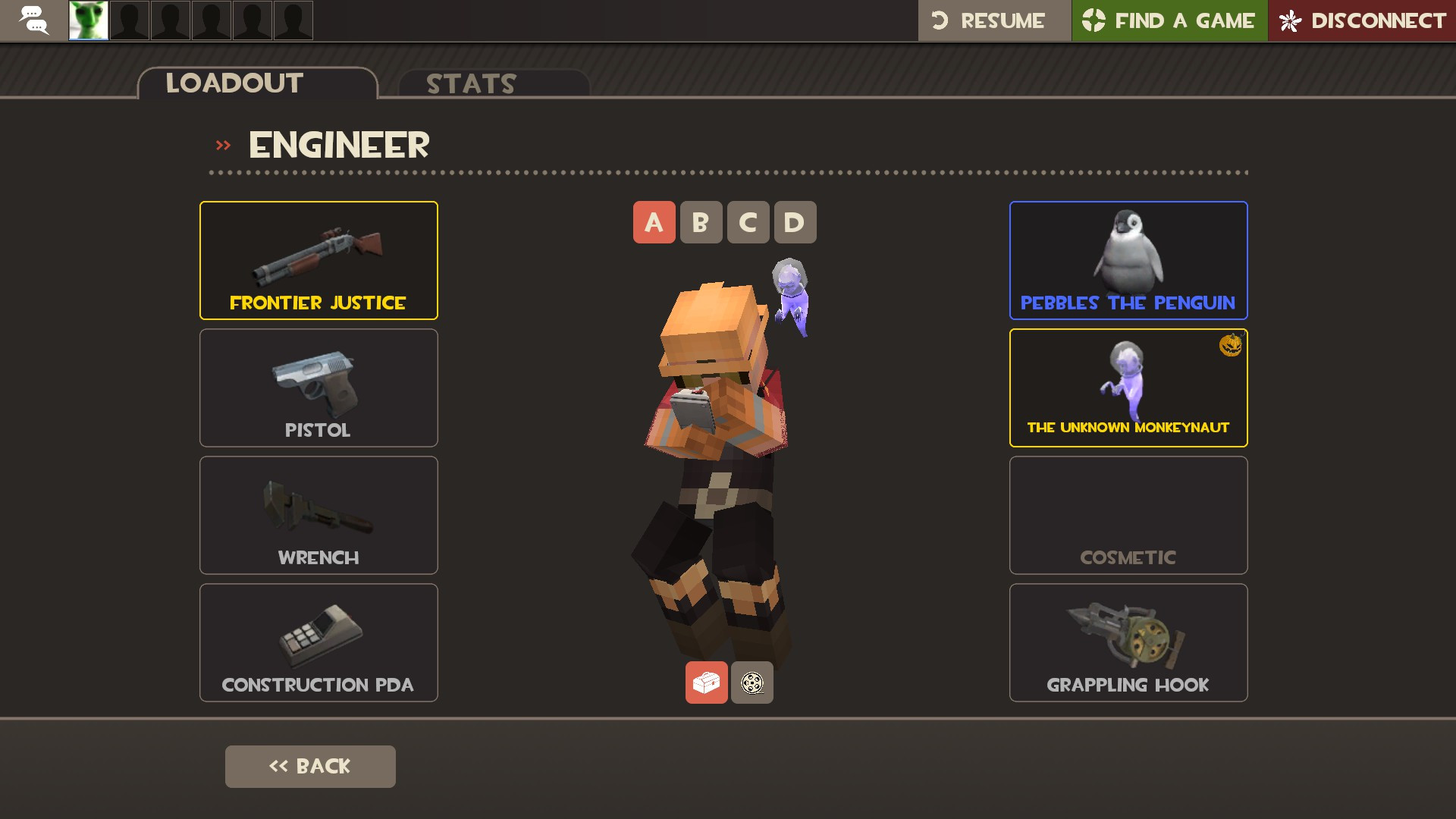Click the chat bubble icon
Image resolution: width=1456 pixels, height=819 pixels.
33,20
